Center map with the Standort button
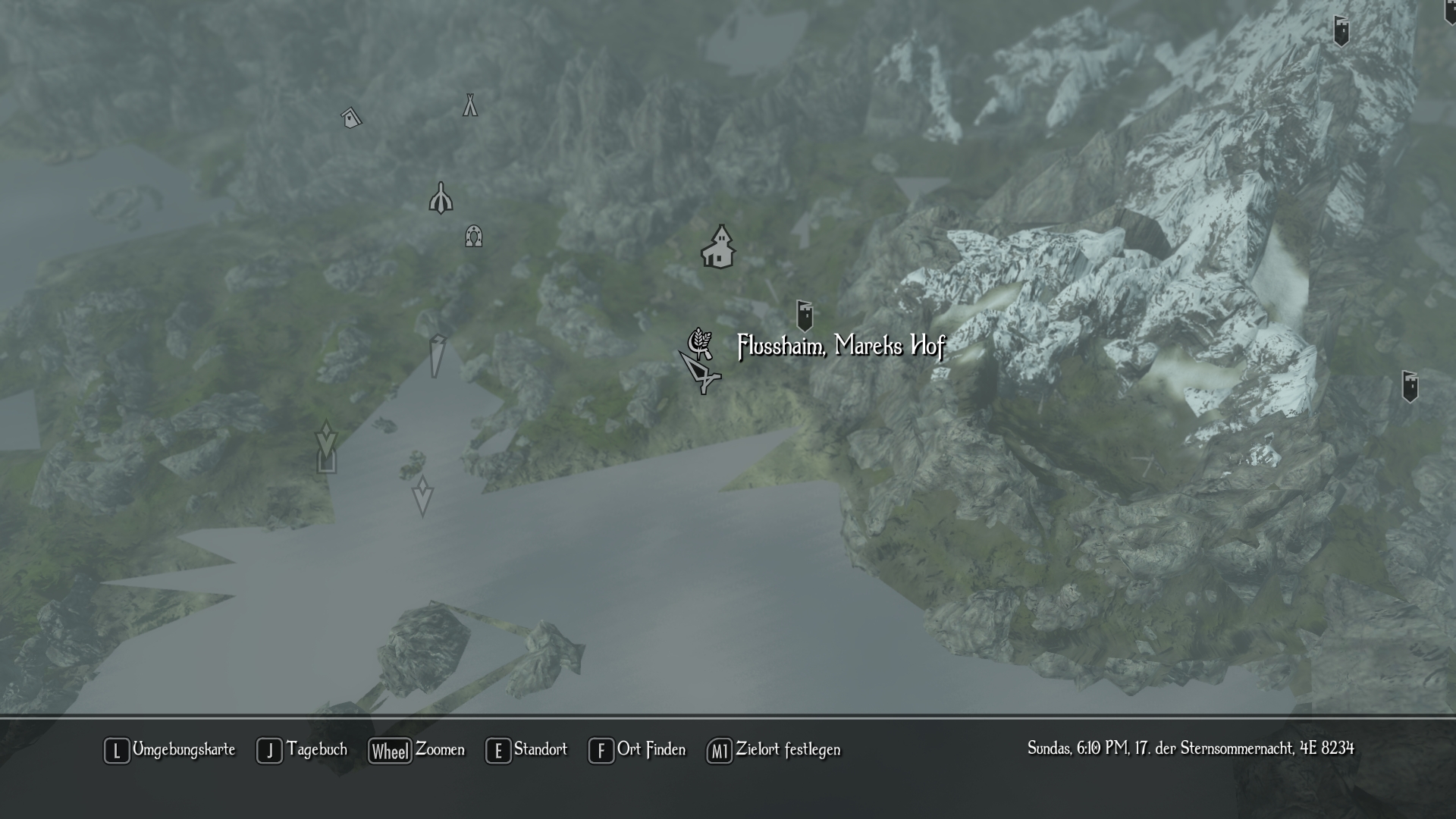 526,750
